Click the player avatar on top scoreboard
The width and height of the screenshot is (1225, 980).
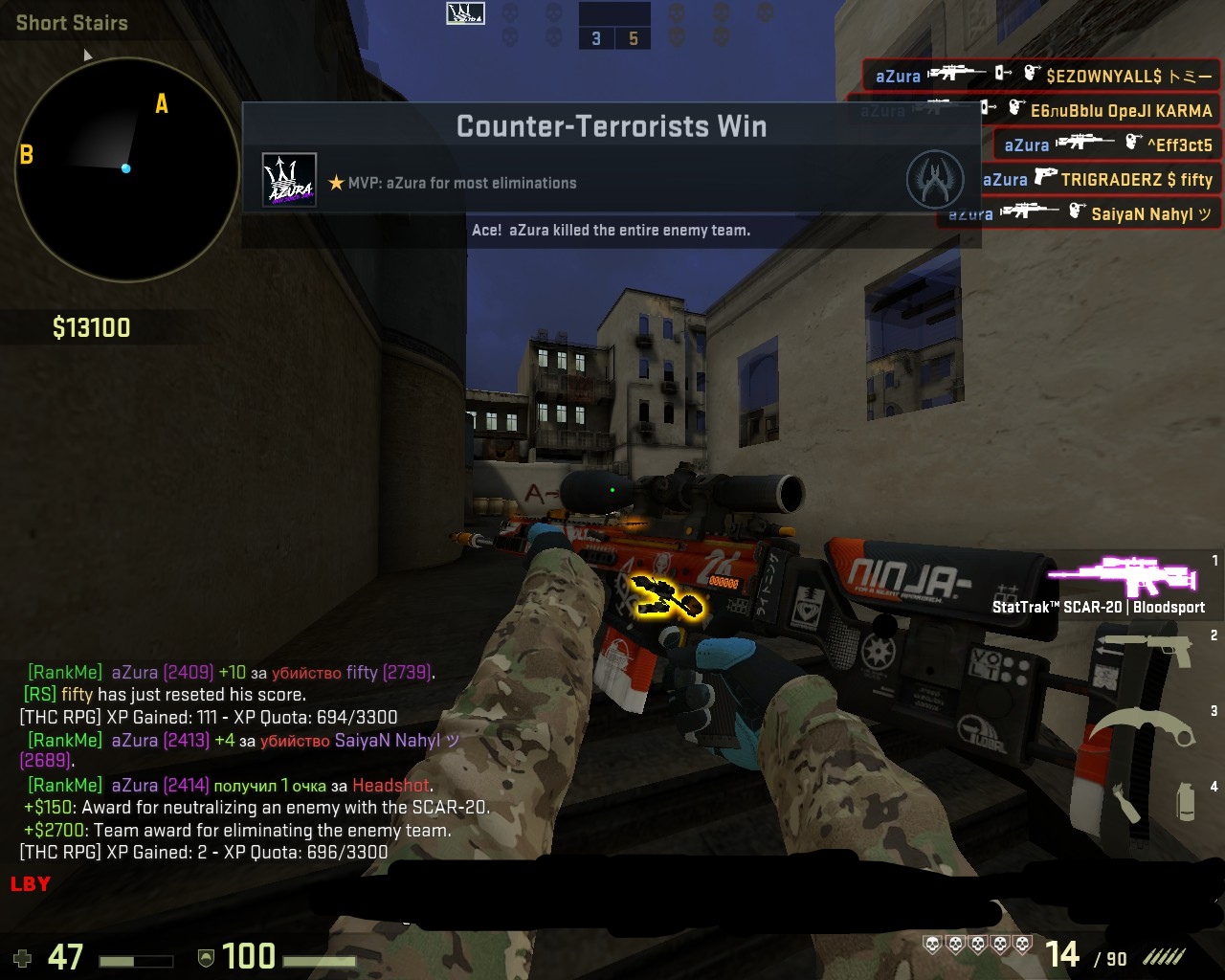click(465, 13)
